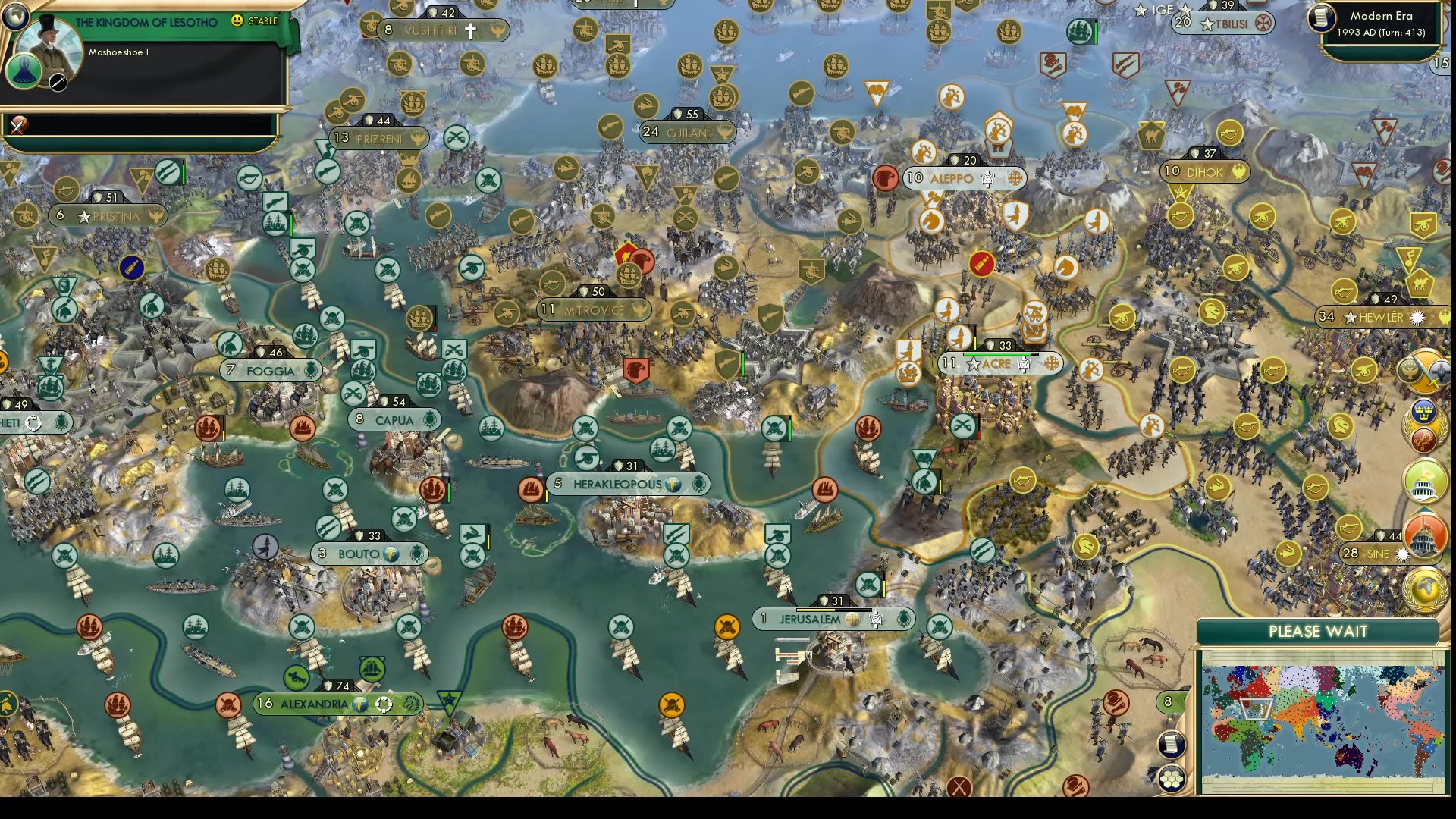Viewport: 1456px width, 819px height.
Task: Select the golden eagle icon beside Foggia's name
Action: pyautogui.click(x=311, y=371)
